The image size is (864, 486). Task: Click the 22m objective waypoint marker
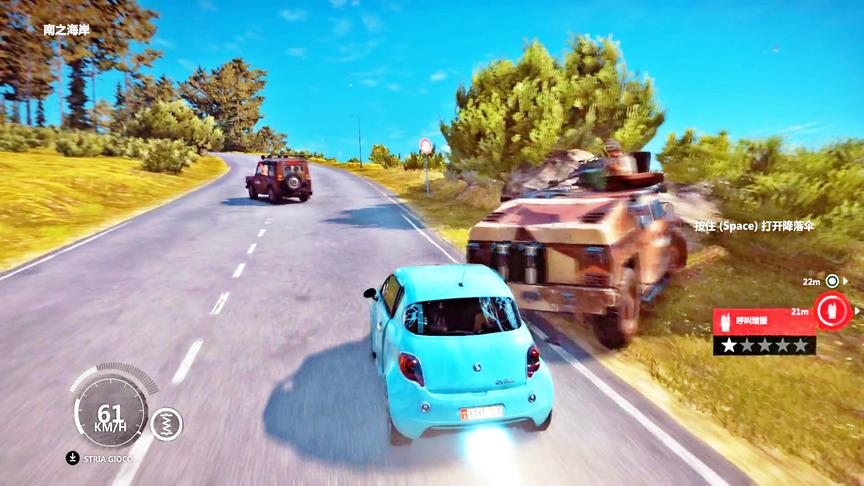pyautogui.click(x=831, y=281)
